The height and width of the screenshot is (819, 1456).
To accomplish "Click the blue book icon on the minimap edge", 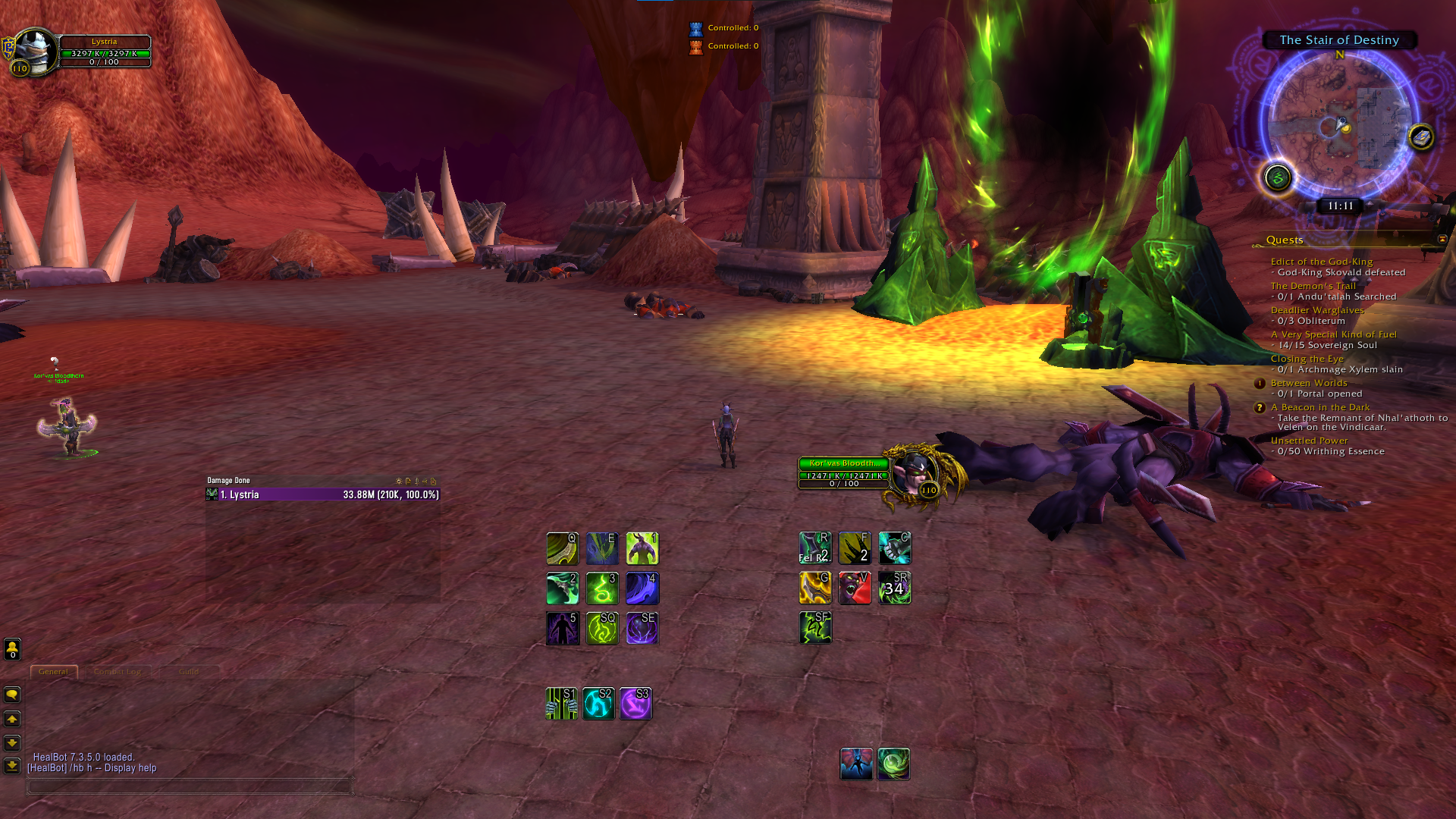I will pyautogui.click(x=1421, y=137).
